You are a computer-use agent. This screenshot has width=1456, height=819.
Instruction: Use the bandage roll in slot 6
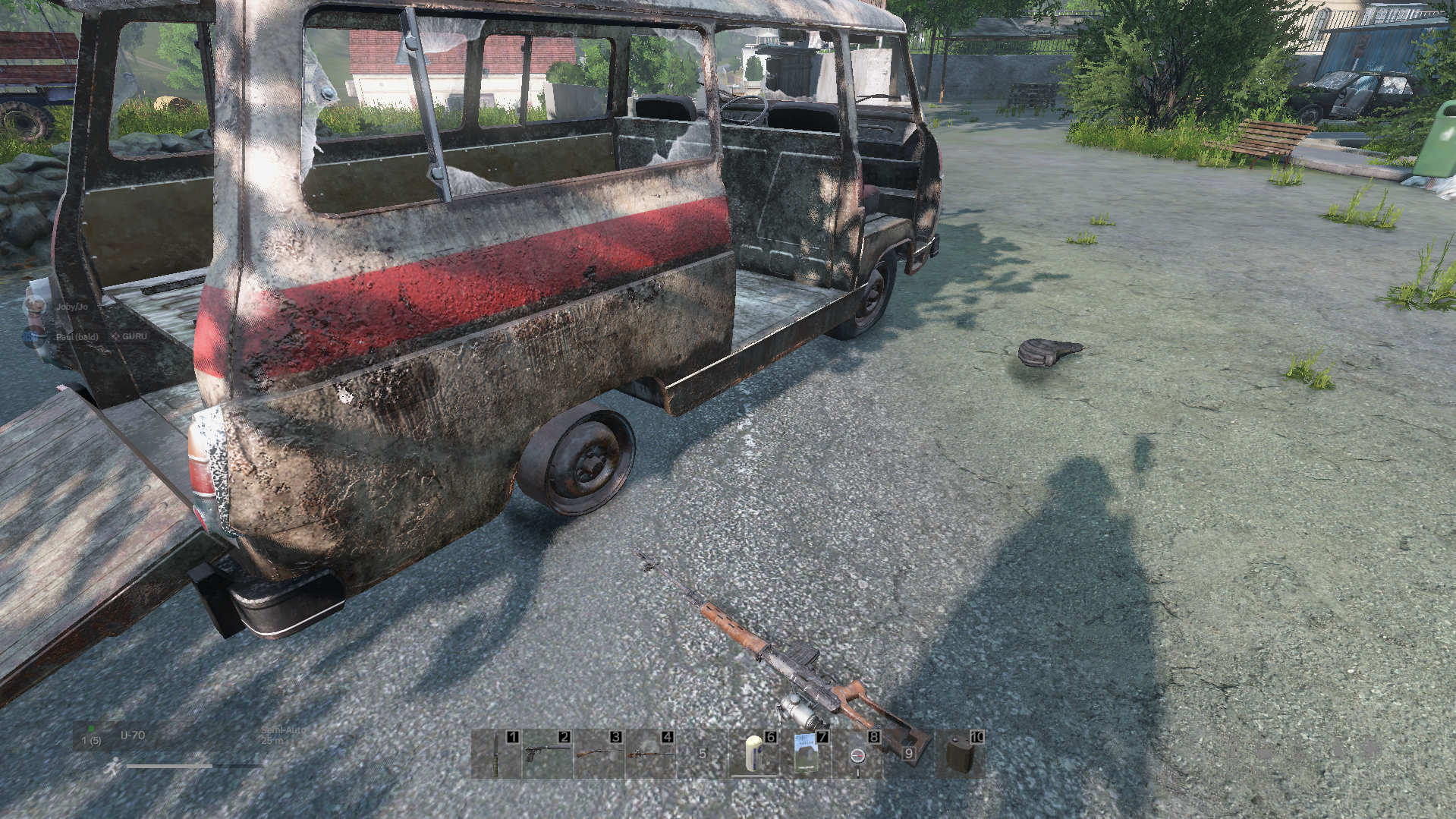(753, 754)
